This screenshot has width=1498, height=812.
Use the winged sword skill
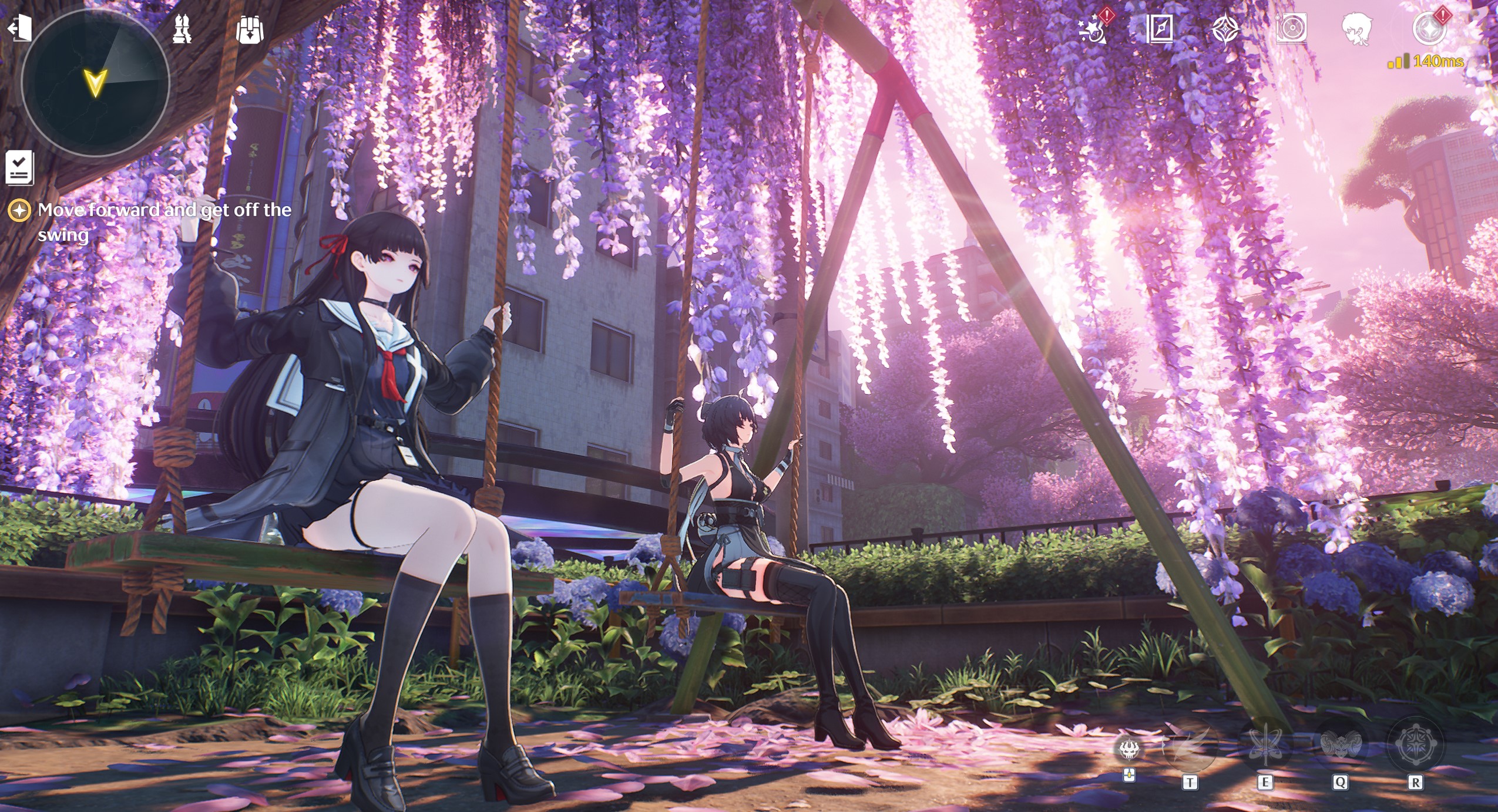tap(1265, 746)
